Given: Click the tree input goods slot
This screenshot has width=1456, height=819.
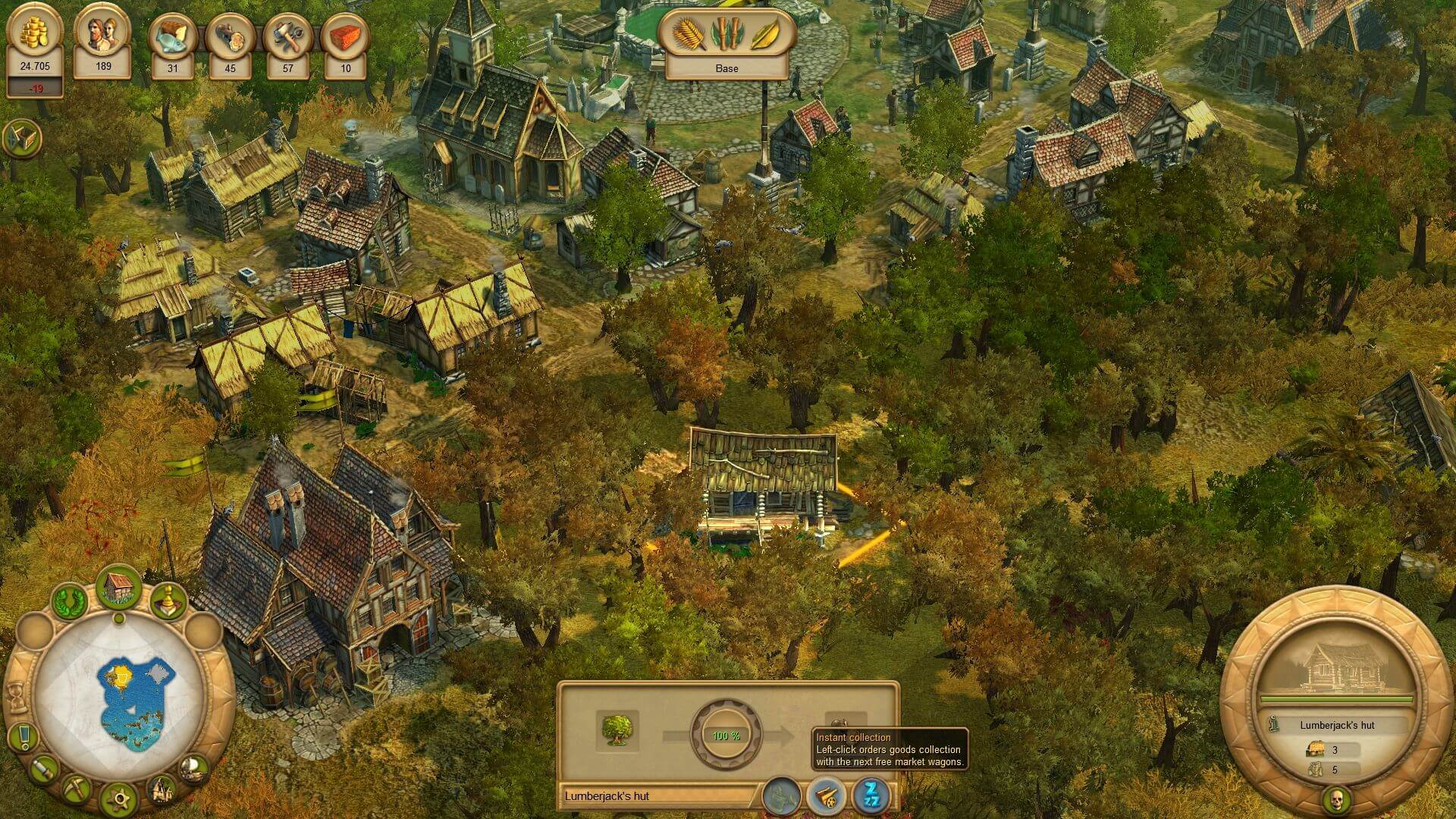Looking at the screenshot, I should pyautogui.click(x=617, y=730).
